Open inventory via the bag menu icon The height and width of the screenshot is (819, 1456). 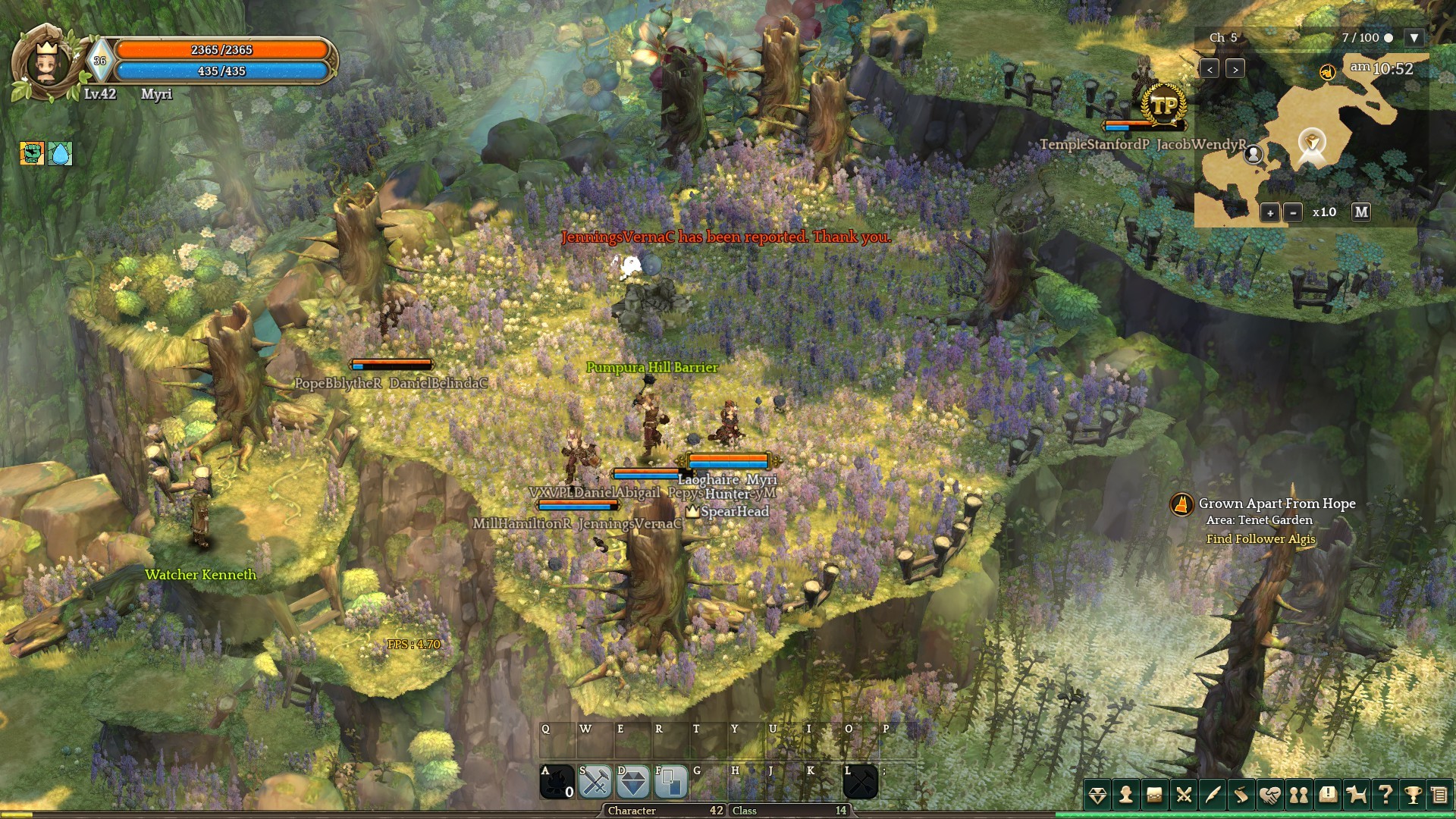tap(1155, 795)
